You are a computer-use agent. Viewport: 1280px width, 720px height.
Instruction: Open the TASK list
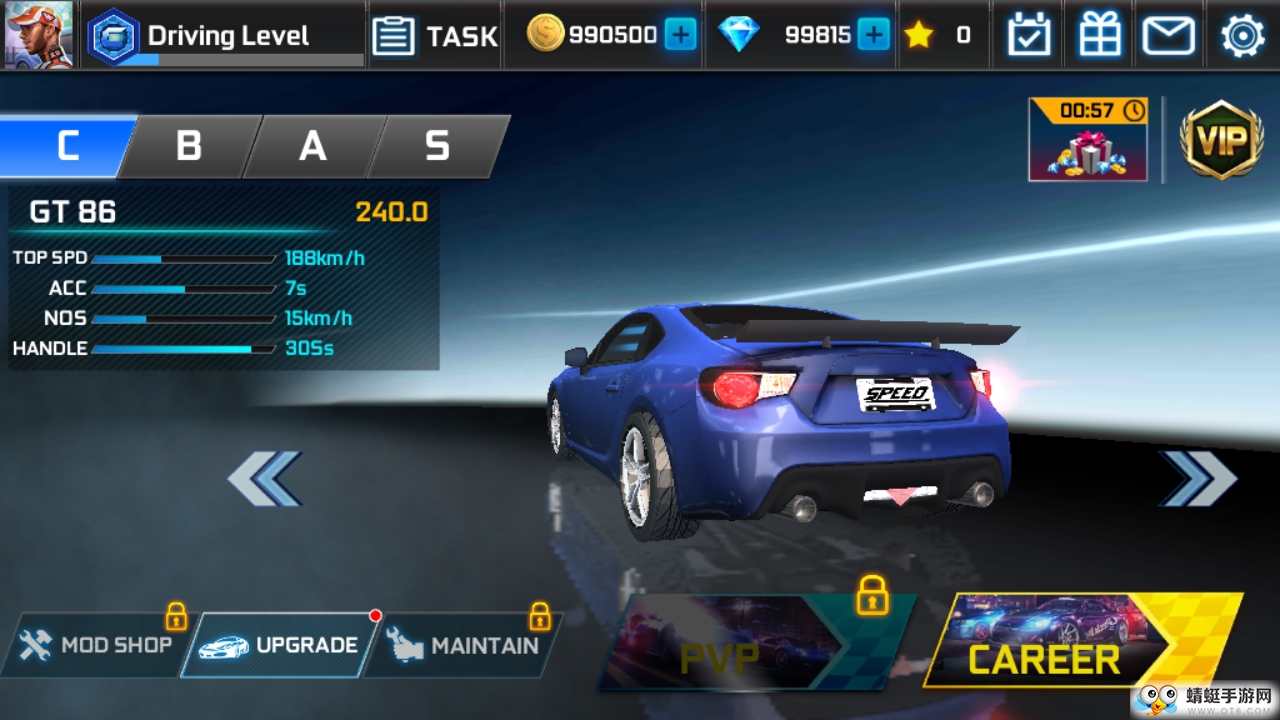pyautogui.click(x=435, y=36)
